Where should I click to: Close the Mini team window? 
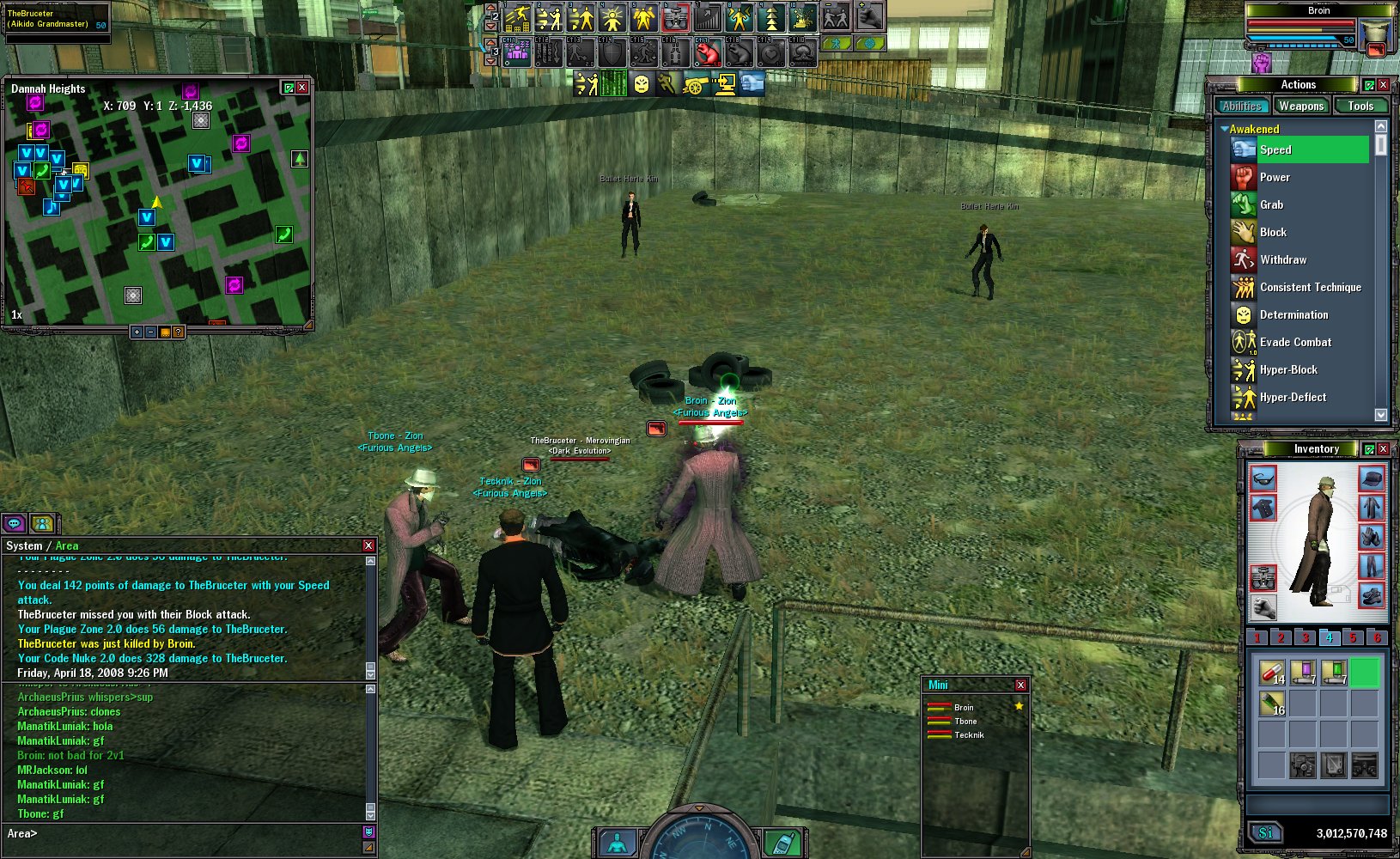point(1020,685)
